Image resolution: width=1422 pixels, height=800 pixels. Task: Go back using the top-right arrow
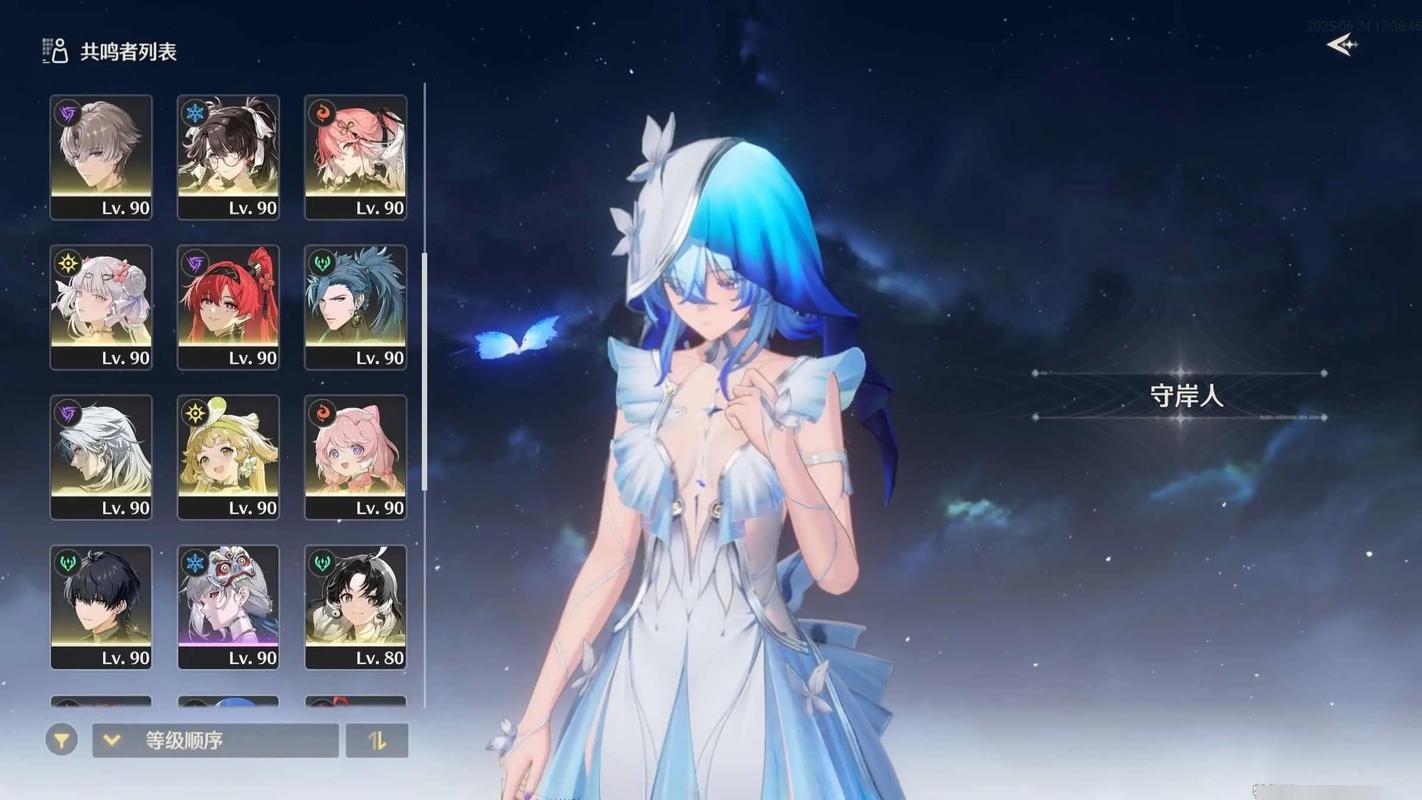[1341, 45]
